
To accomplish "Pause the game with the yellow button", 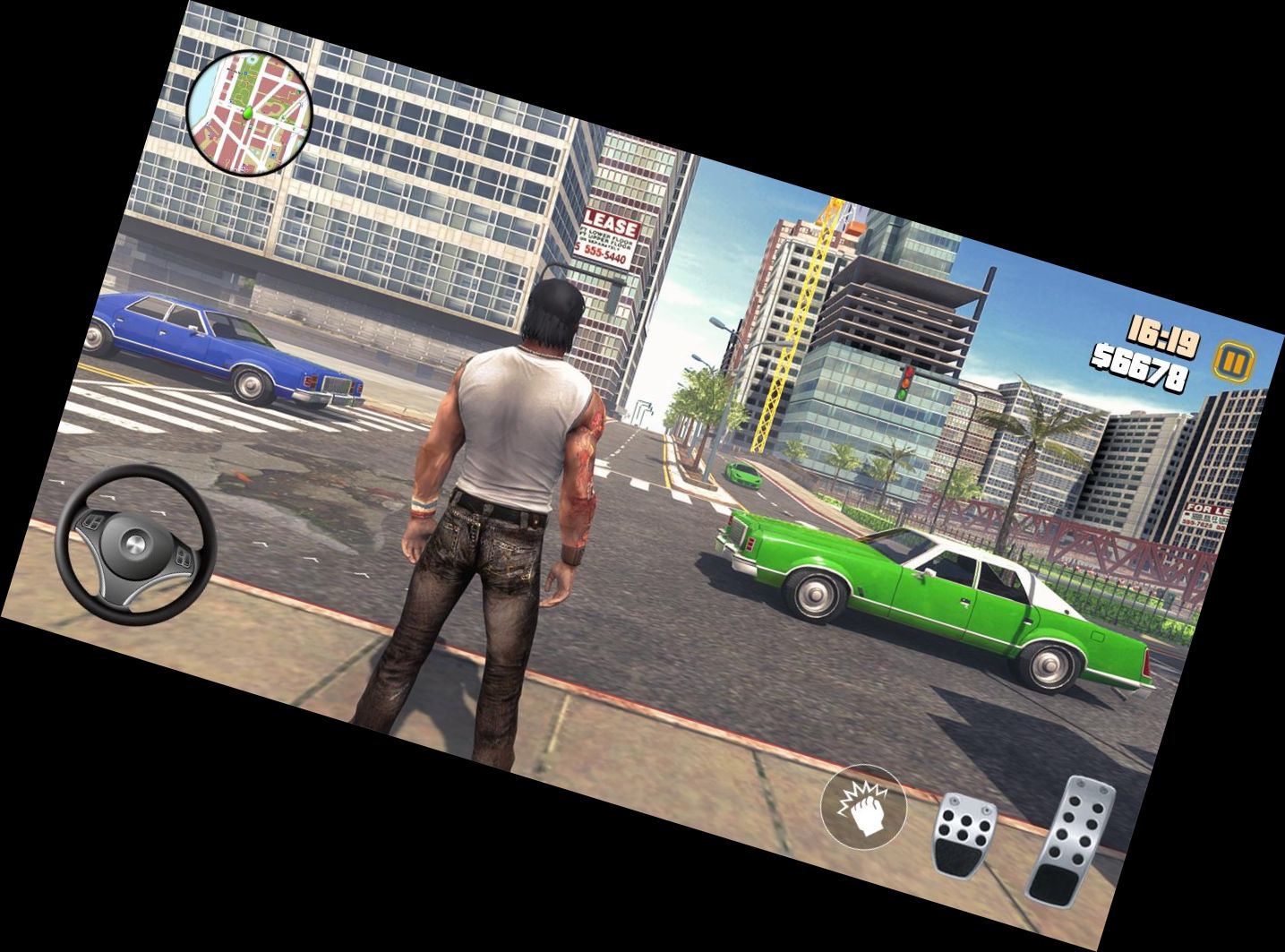I will [1234, 362].
